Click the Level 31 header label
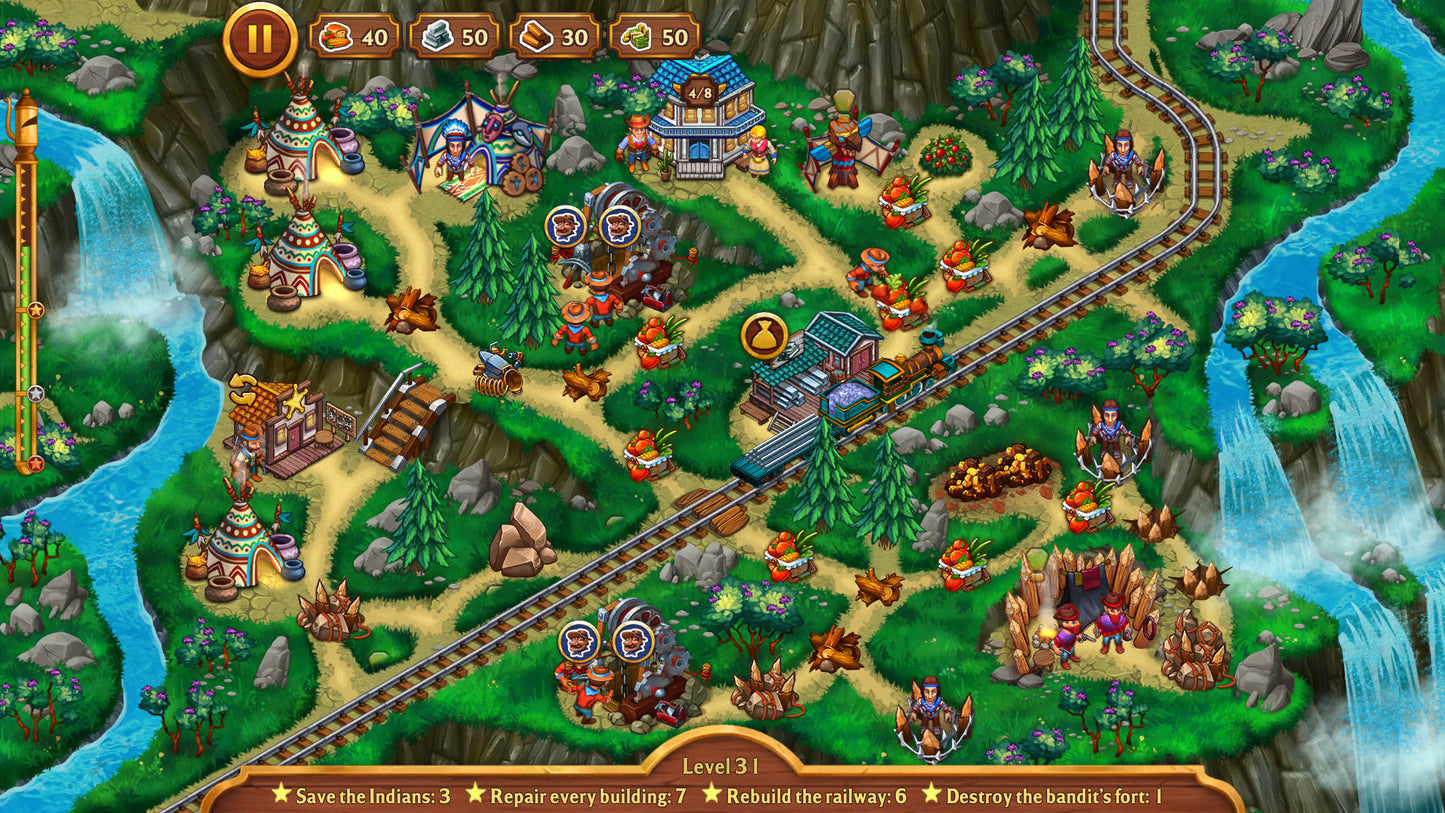 (722, 768)
